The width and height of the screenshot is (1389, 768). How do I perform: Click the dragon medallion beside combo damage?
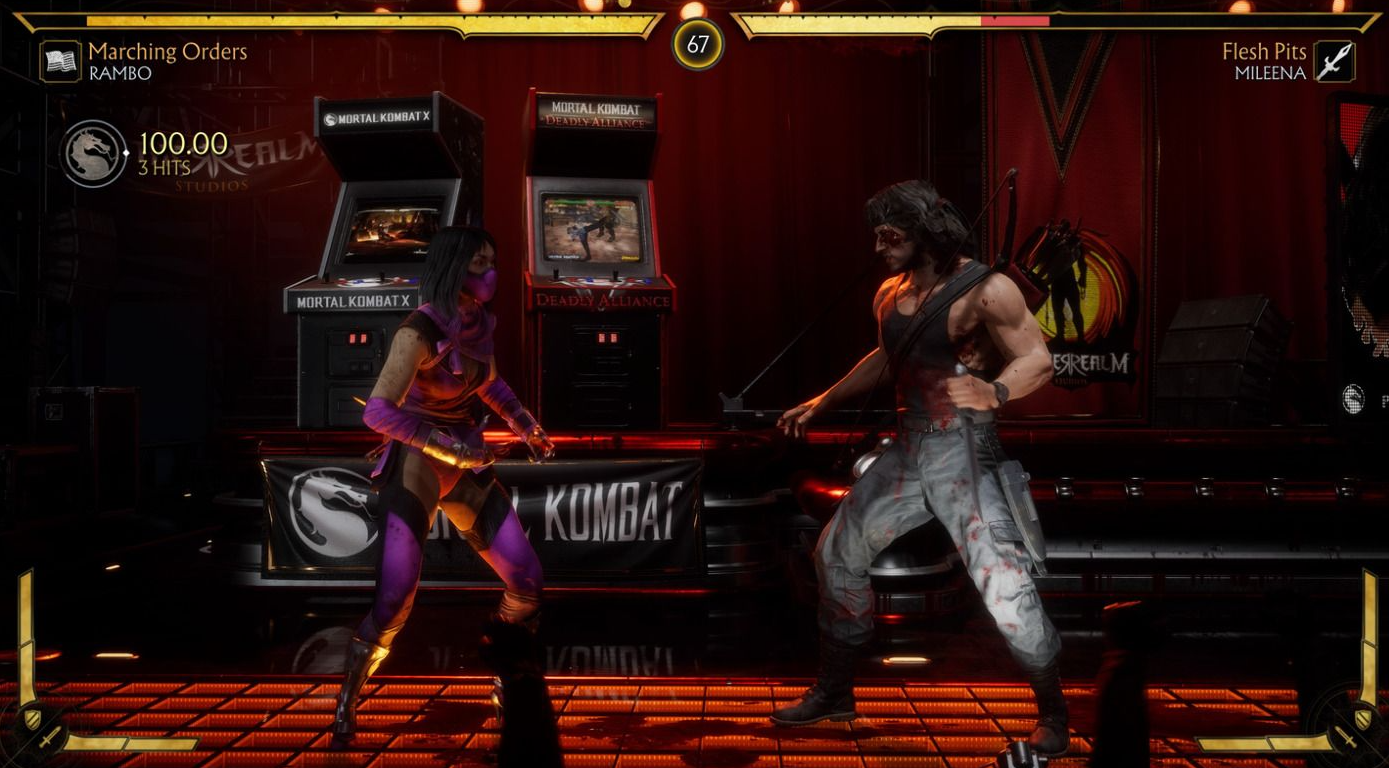93,154
